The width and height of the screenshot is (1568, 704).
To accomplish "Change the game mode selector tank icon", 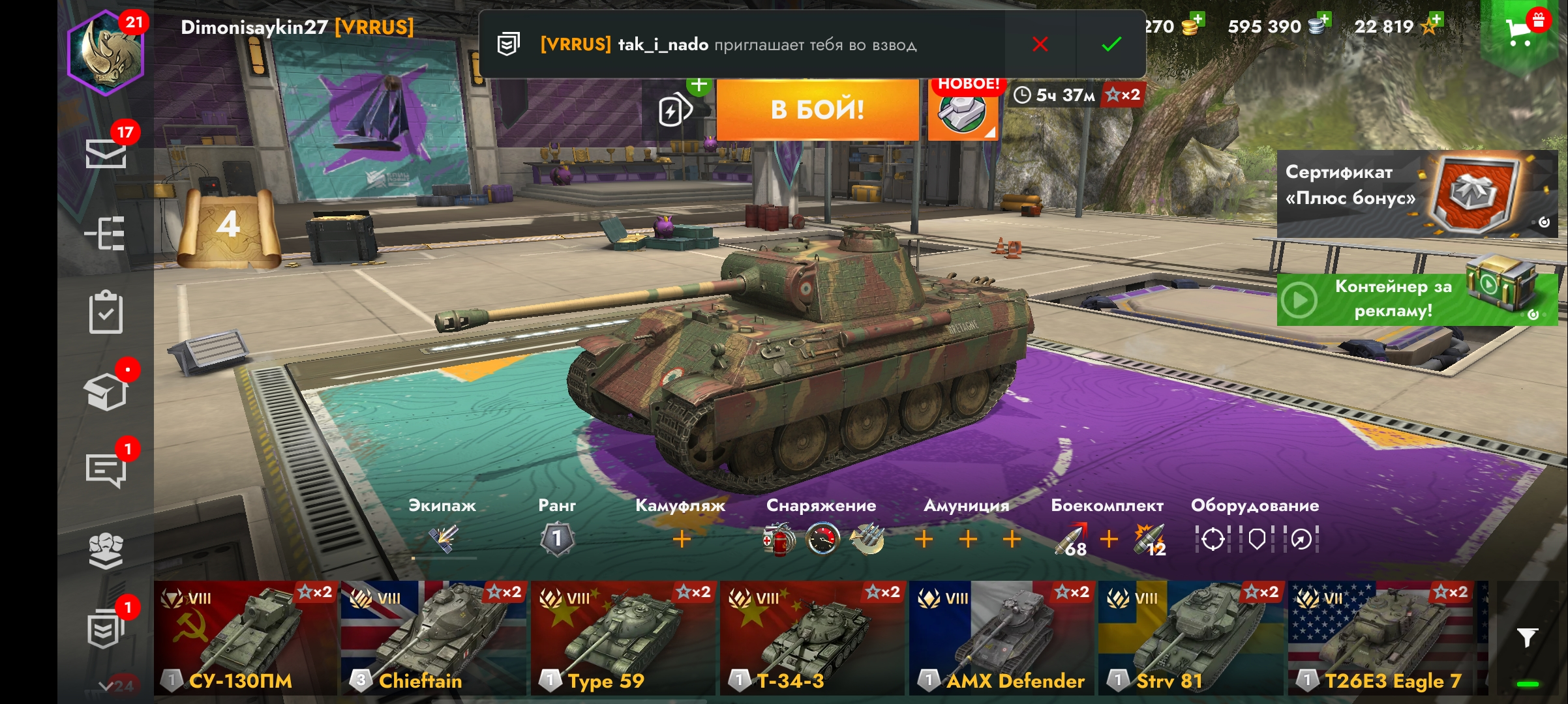I will [962, 111].
